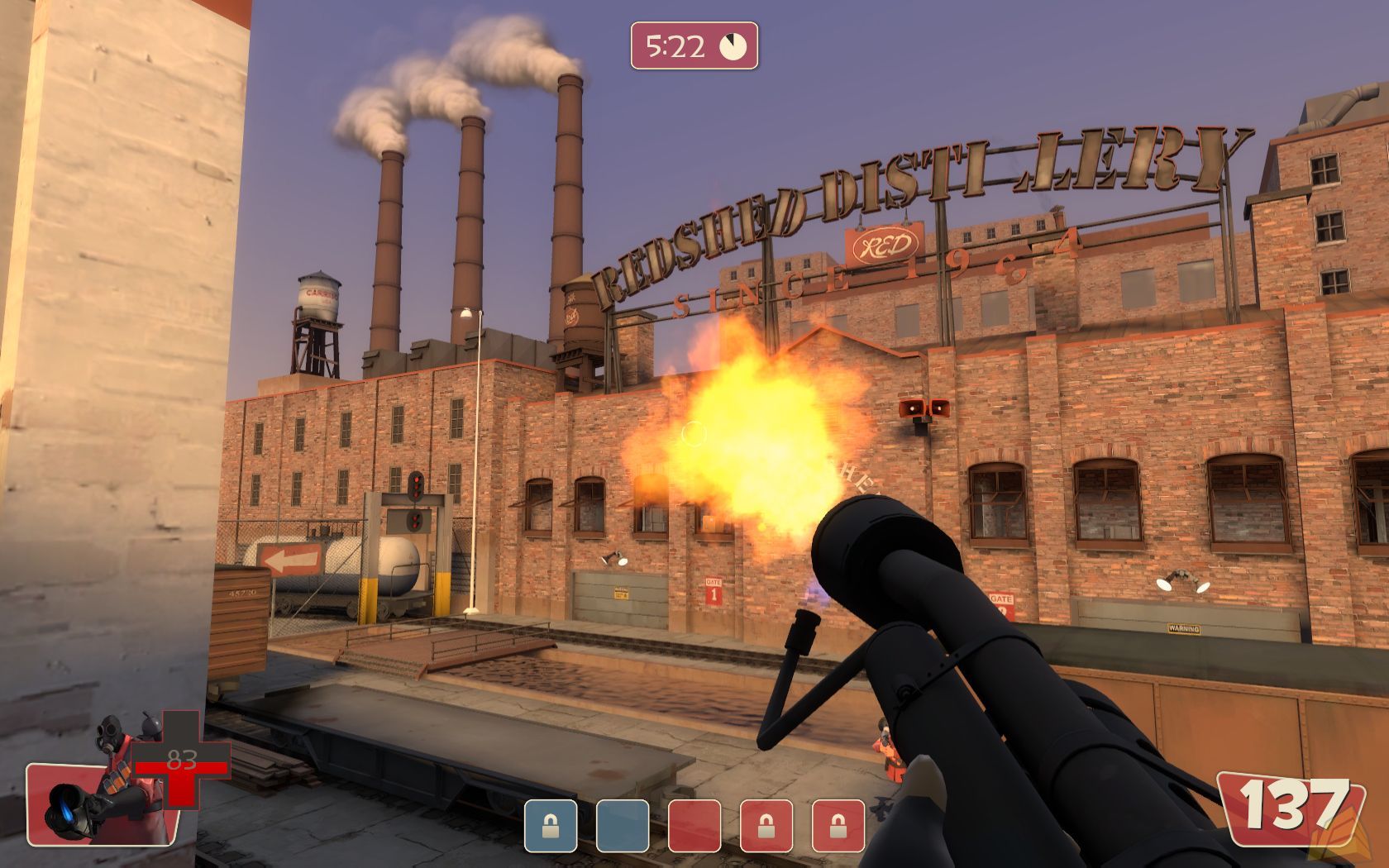
Task: Click the unlocked blue control point icon
Action: click(x=623, y=825)
